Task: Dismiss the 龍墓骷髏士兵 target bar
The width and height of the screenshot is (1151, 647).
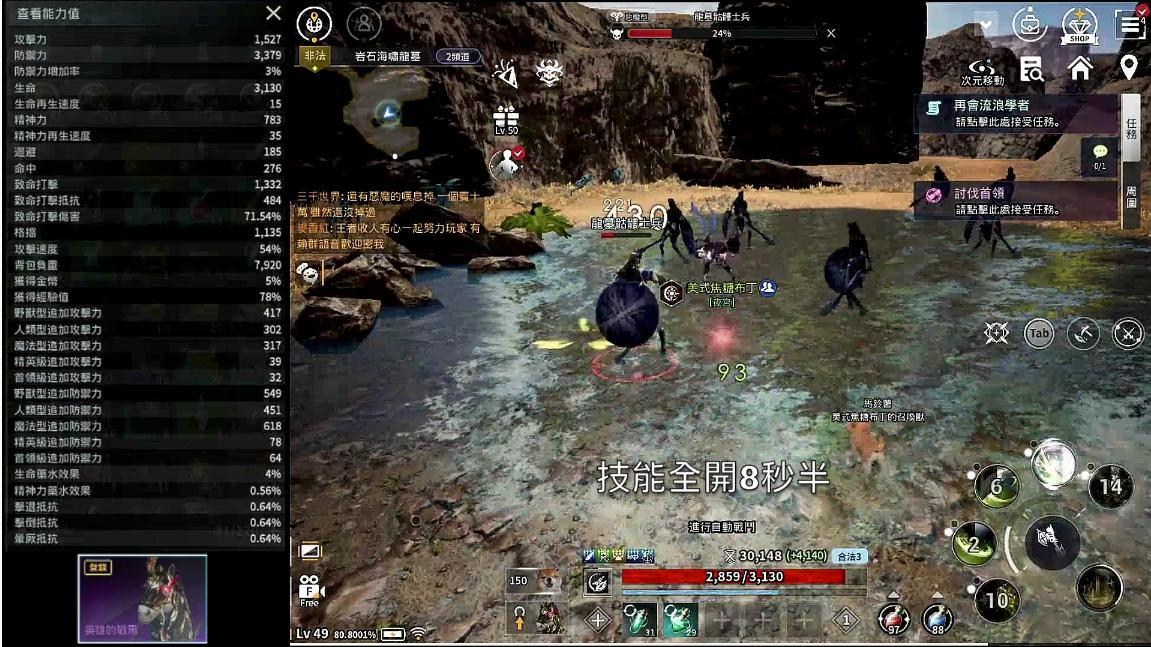Action: pos(831,33)
